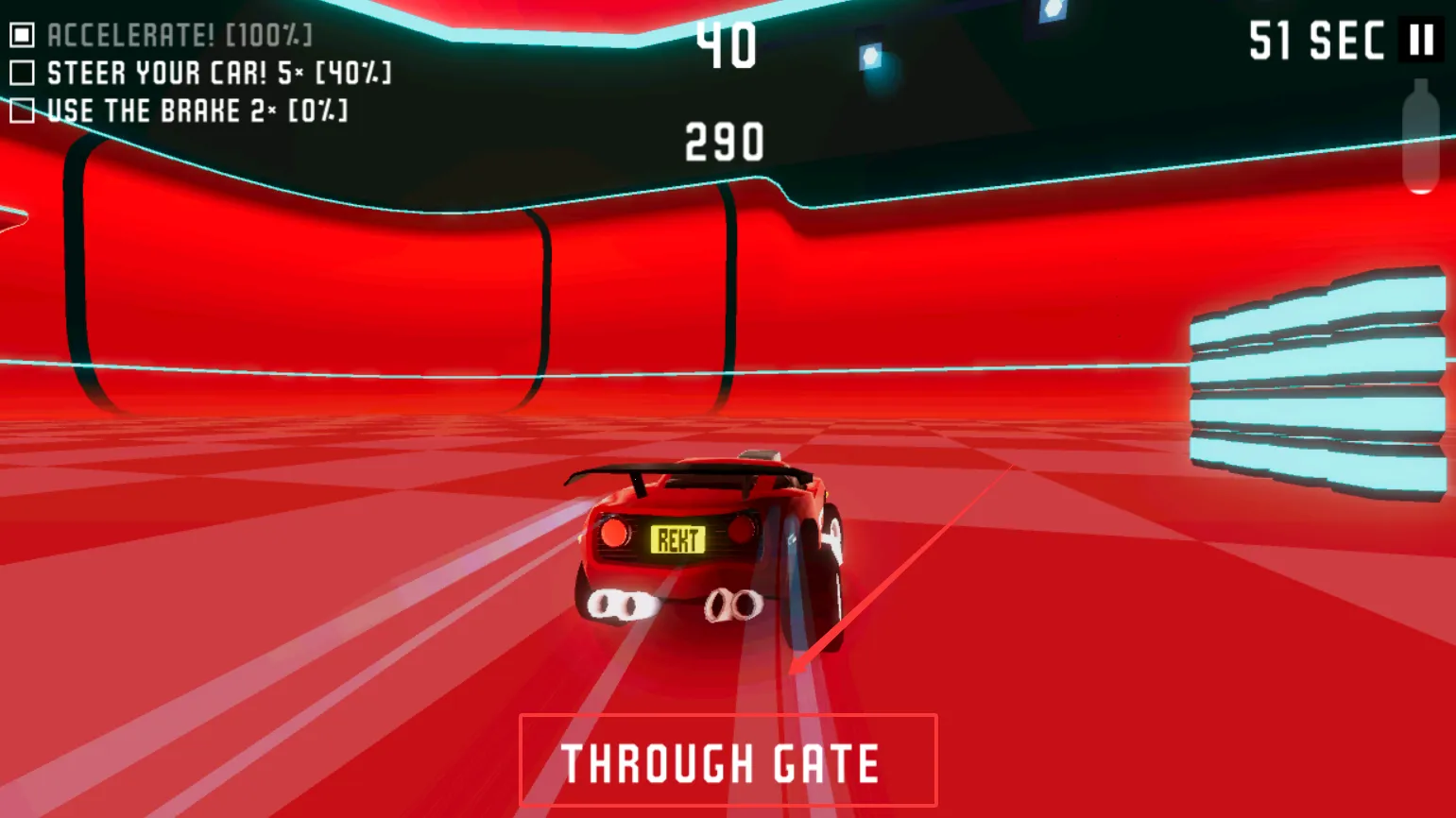The height and width of the screenshot is (818, 1456).
Task: Click the ACCELERATE! [100%] objective text
Action: click(x=180, y=35)
